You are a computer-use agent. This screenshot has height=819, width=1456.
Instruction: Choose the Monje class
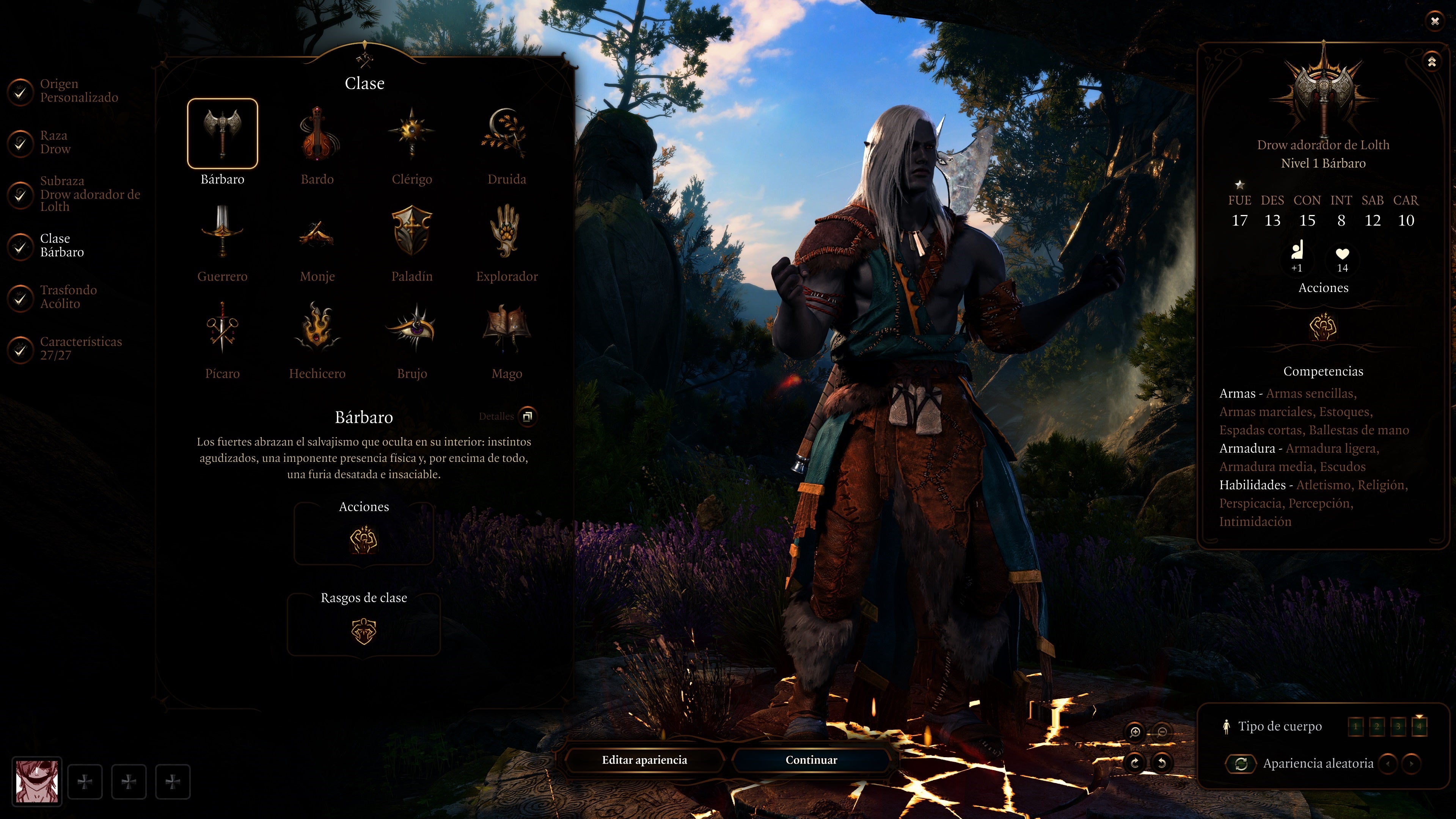tap(317, 232)
